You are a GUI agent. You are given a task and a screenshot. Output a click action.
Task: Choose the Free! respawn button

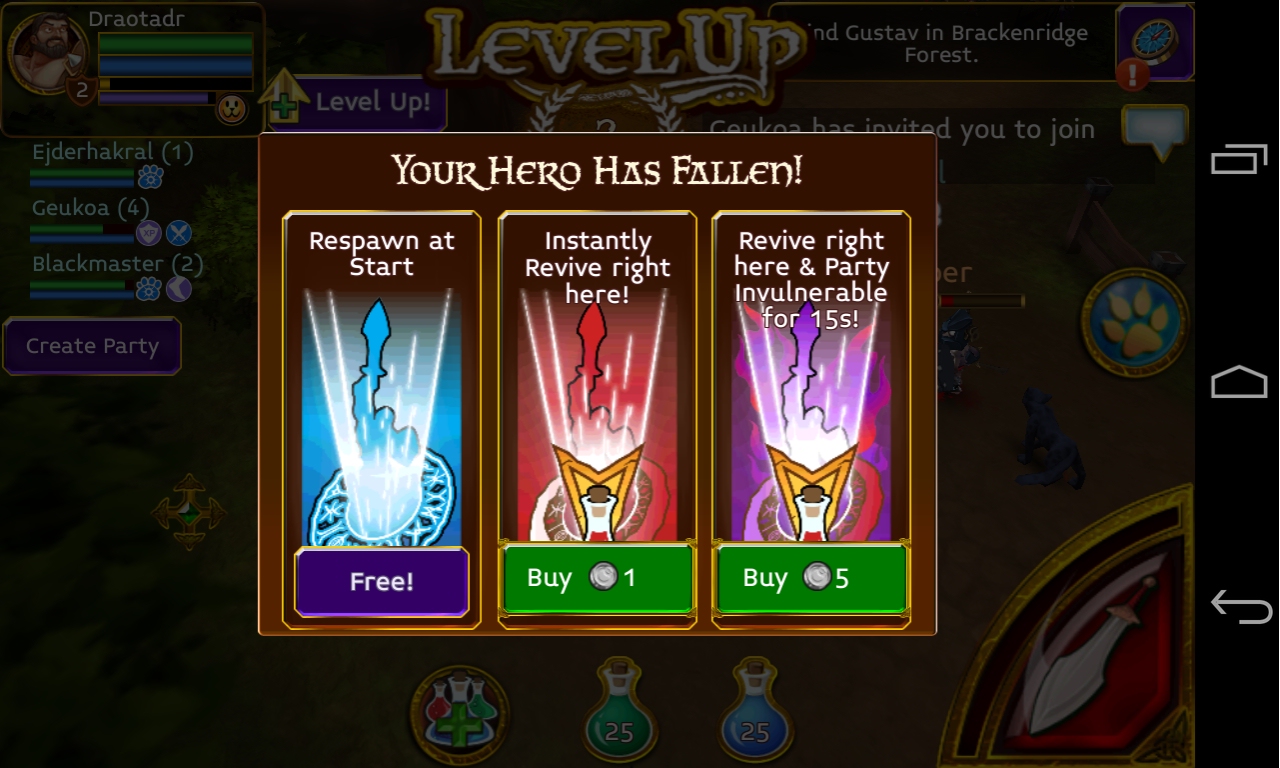click(x=382, y=582)
